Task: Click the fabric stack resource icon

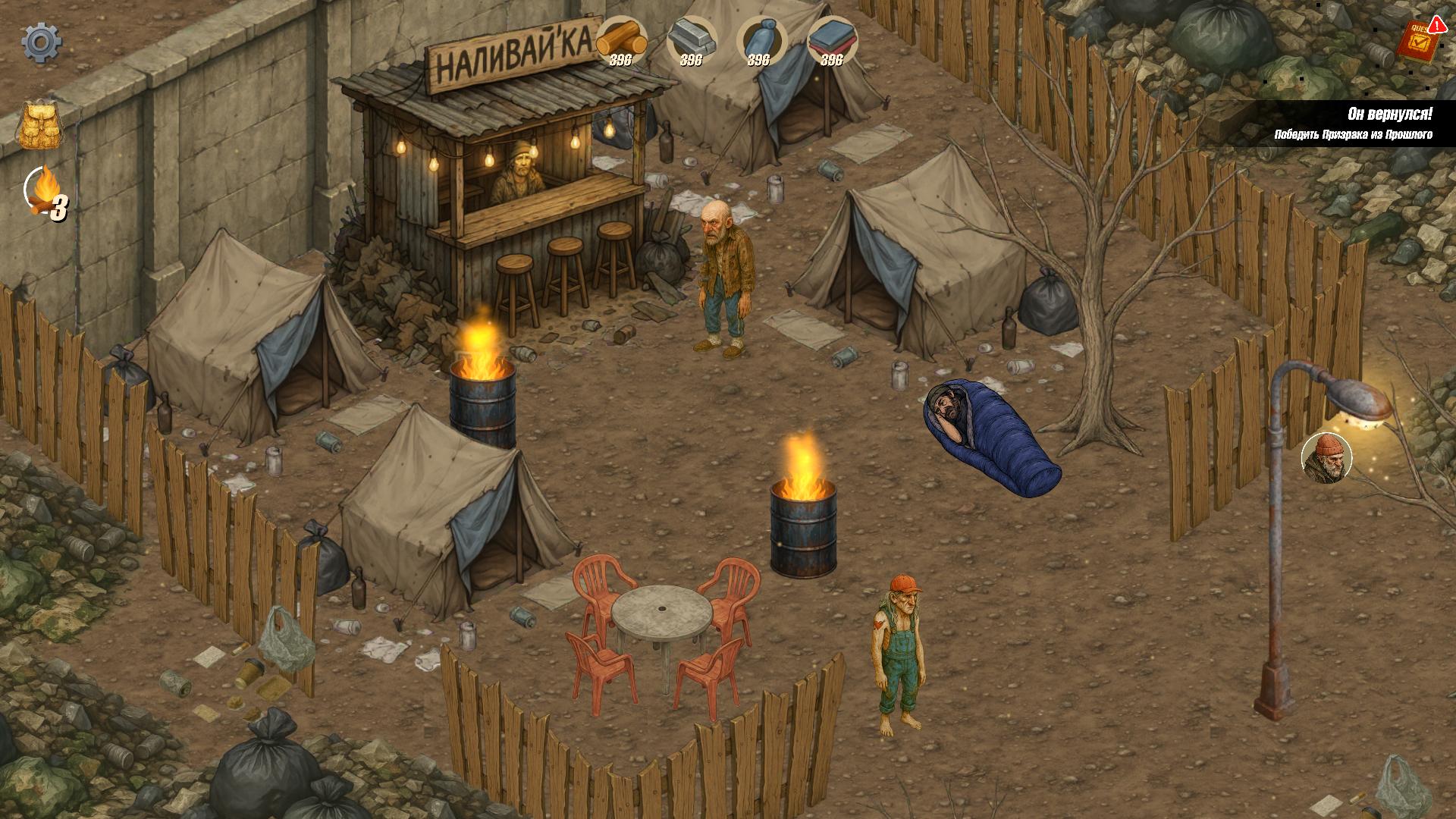Action: point(833,36)
